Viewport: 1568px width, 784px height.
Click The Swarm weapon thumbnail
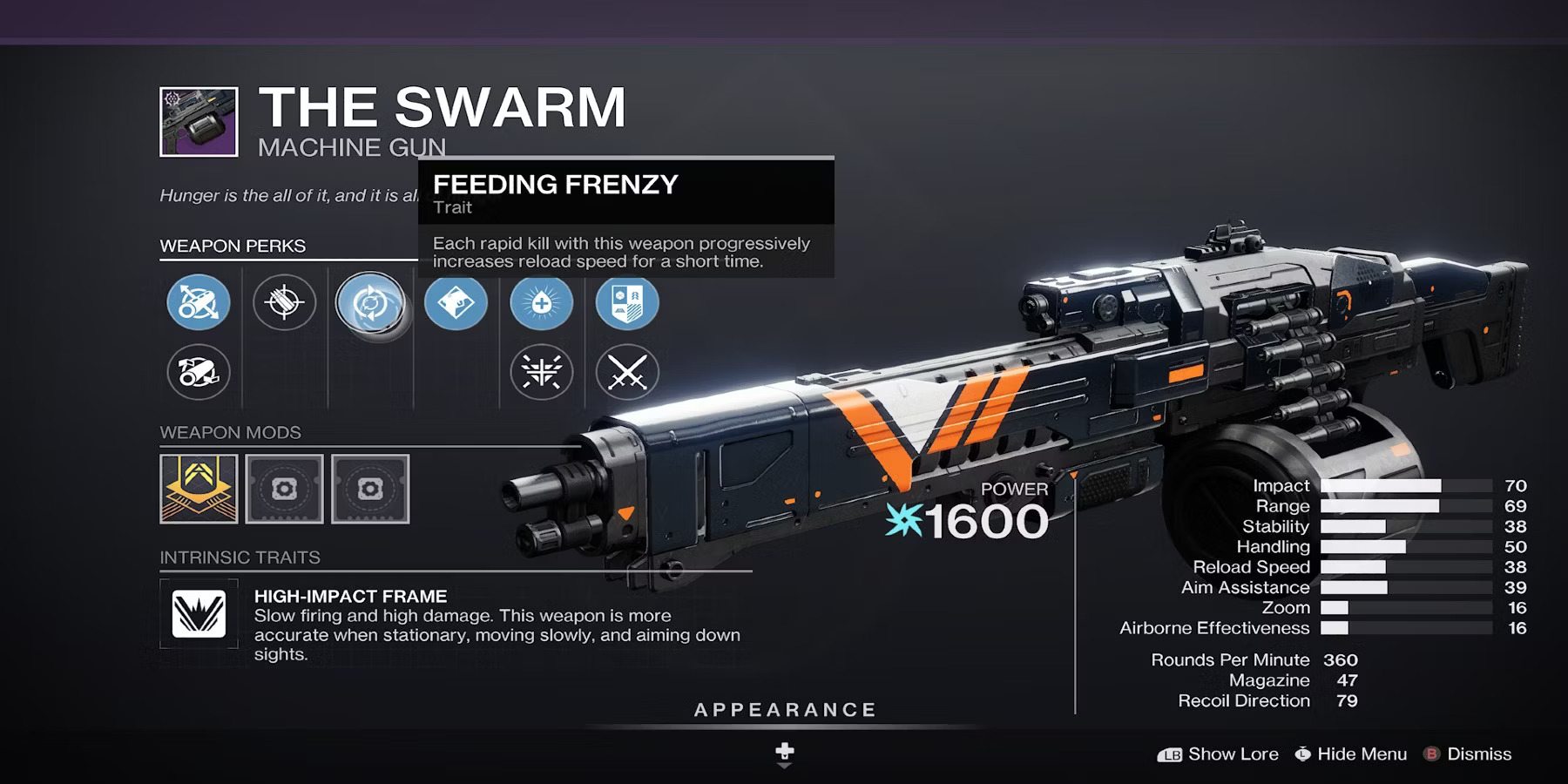pos(199,122)
